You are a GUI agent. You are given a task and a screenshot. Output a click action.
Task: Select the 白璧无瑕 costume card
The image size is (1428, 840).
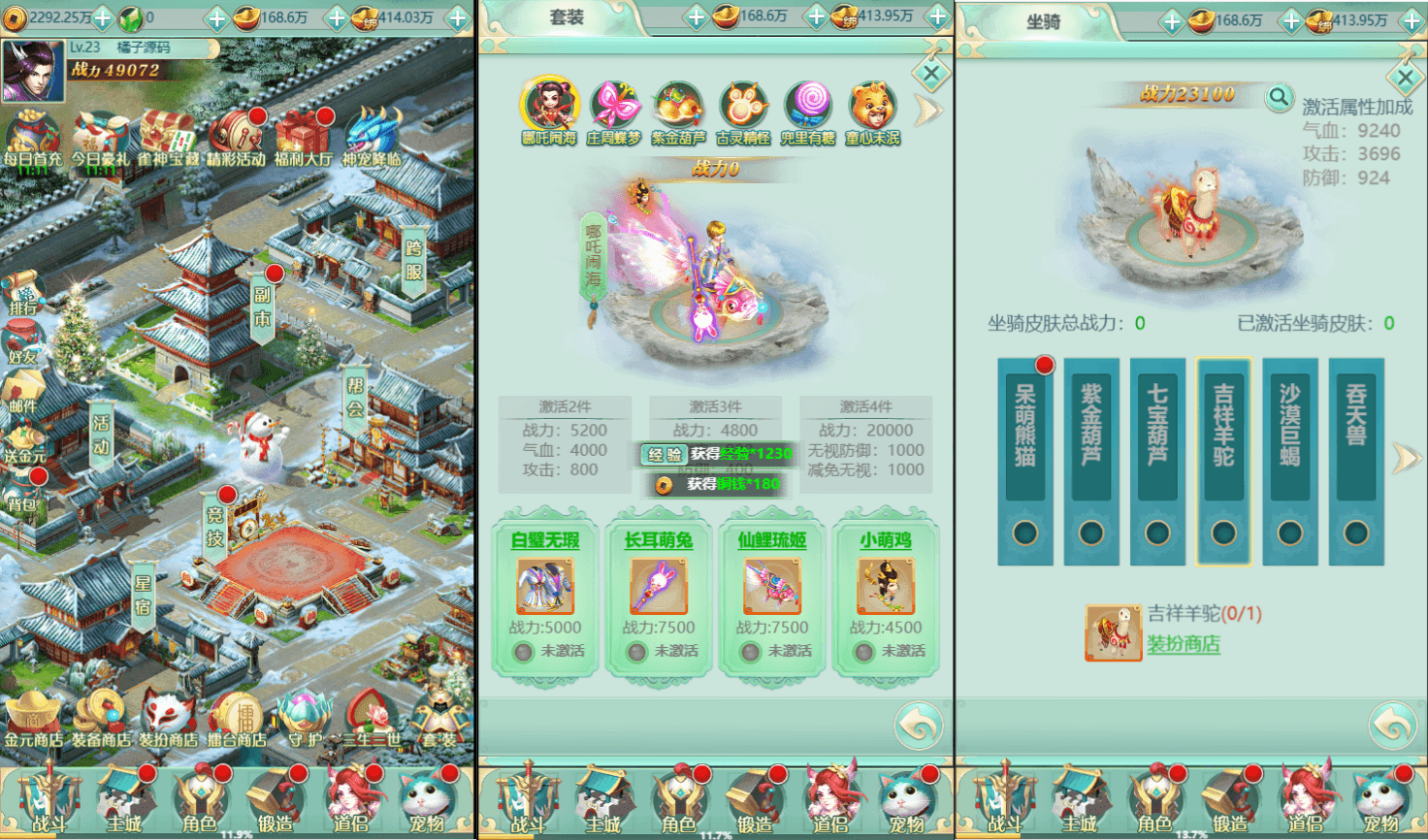click(x=545, y=592)
